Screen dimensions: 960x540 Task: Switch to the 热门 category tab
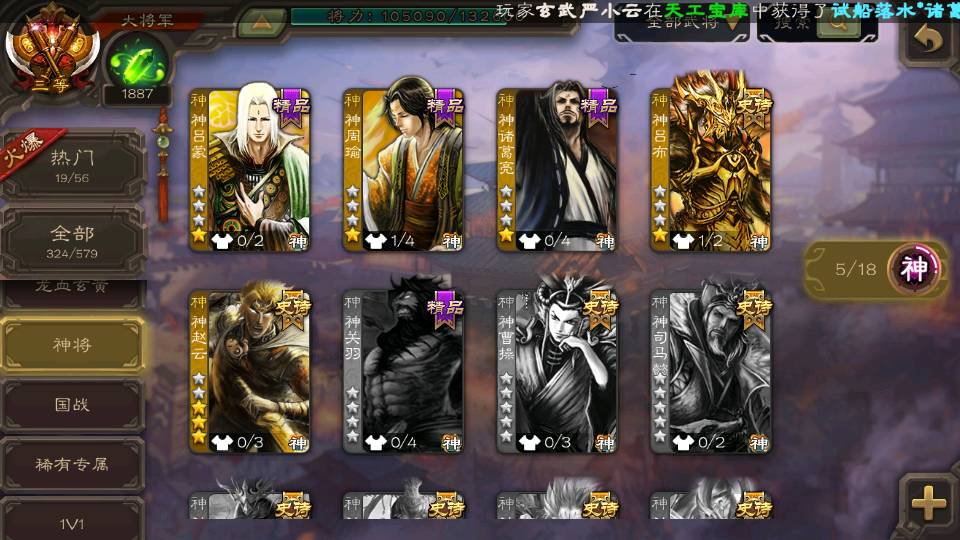(x=72, y=165)
